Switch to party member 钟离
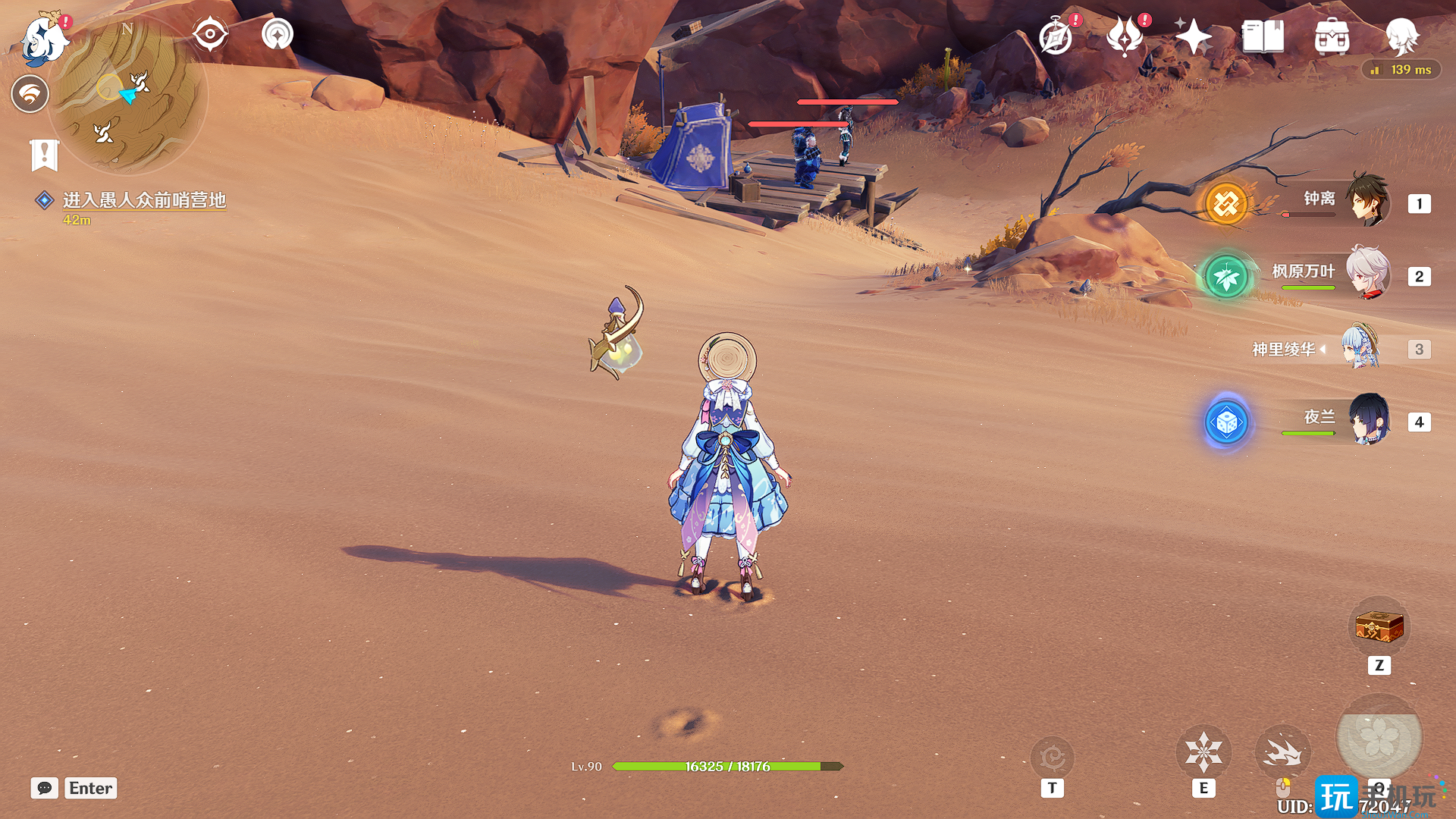Screen dimensions: 1456x819 point(1367,201)
